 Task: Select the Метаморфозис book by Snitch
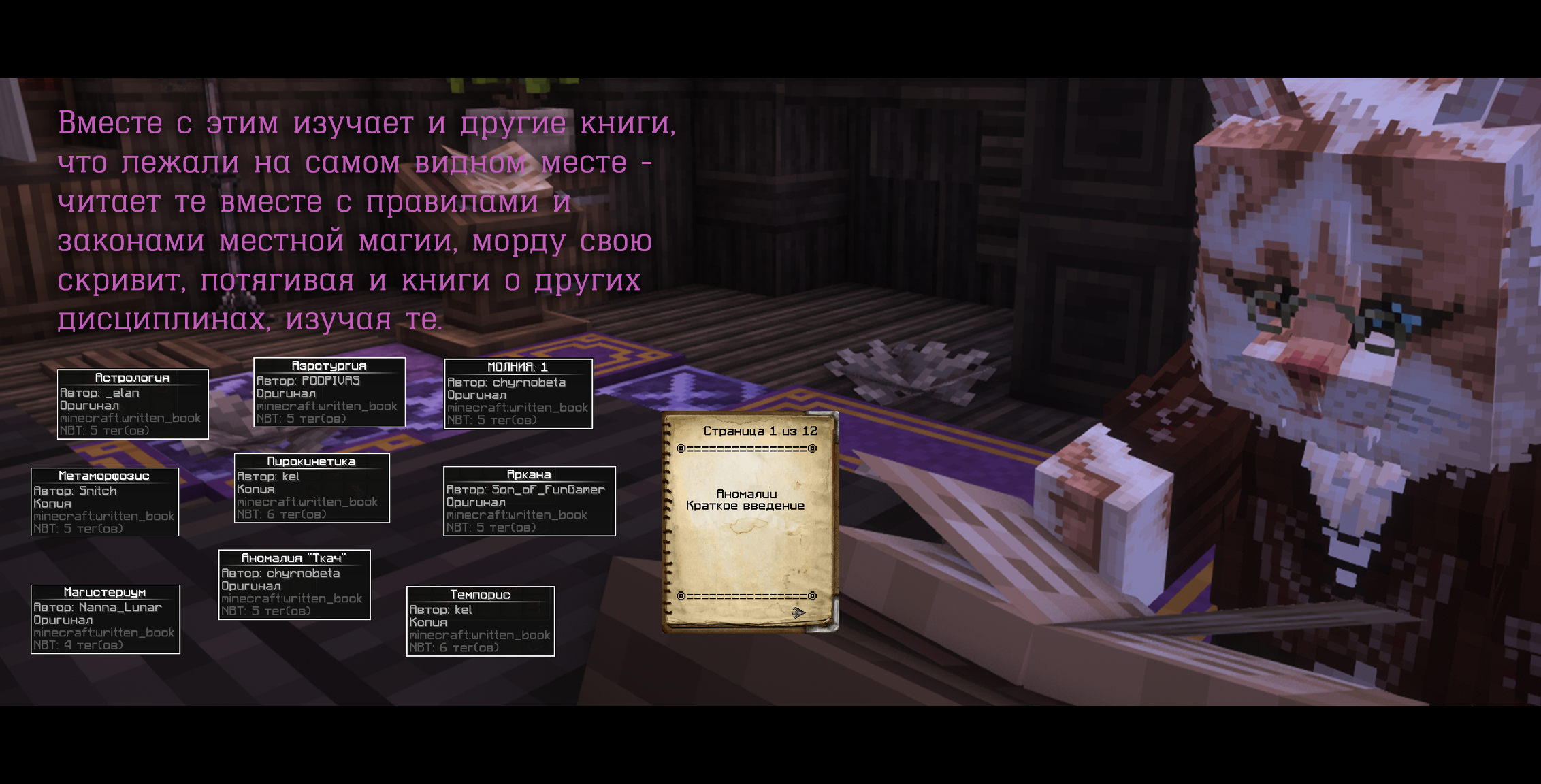[x=105, y=502]
